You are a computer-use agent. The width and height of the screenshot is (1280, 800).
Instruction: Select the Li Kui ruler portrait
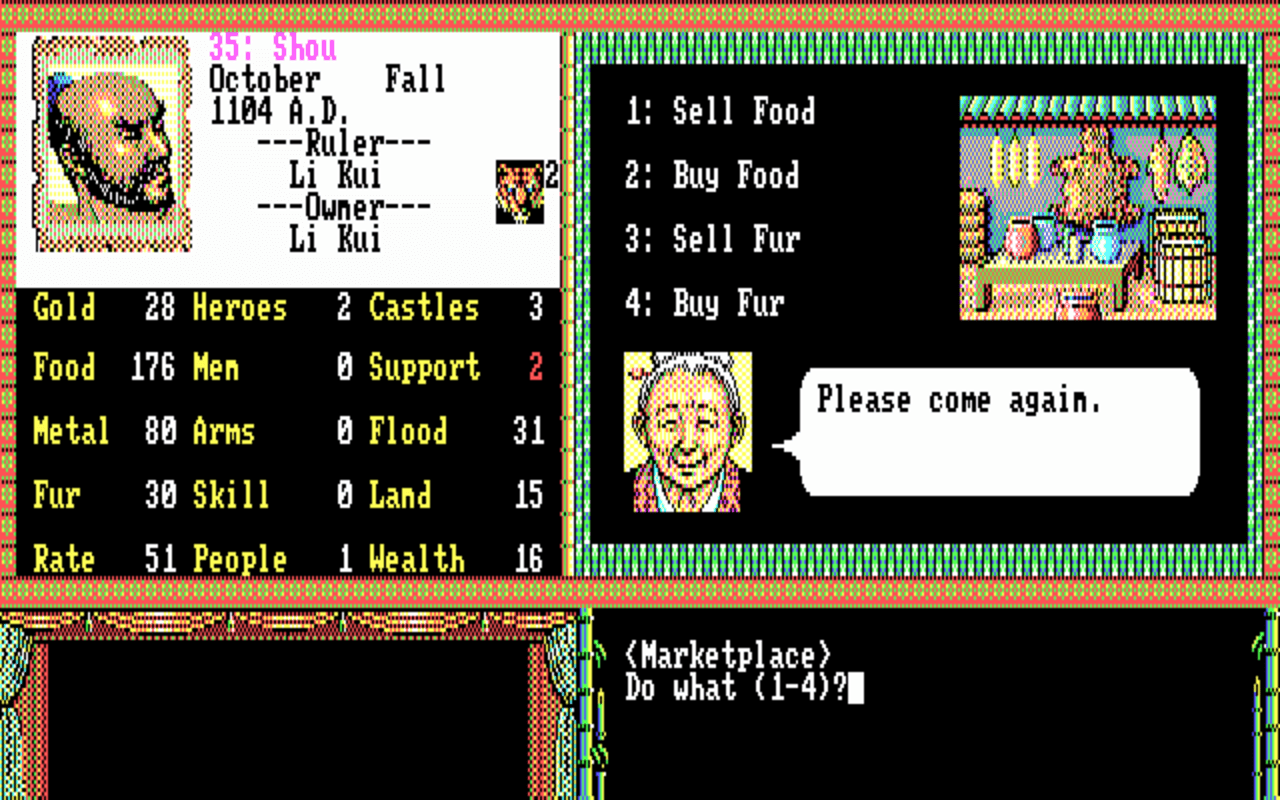point(110,140)
